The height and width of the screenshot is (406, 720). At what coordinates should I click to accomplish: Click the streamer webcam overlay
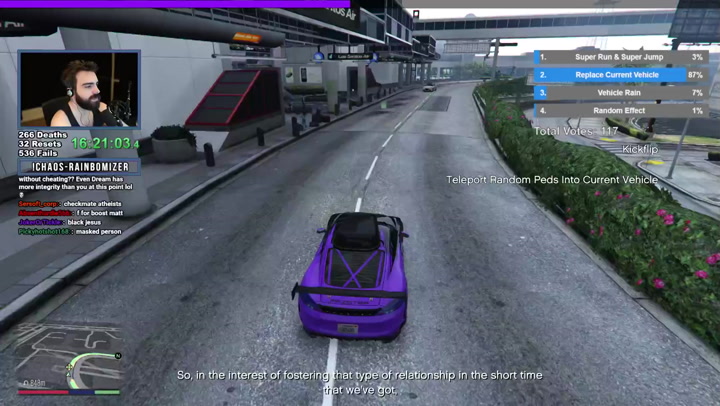(x=79, y=90)
